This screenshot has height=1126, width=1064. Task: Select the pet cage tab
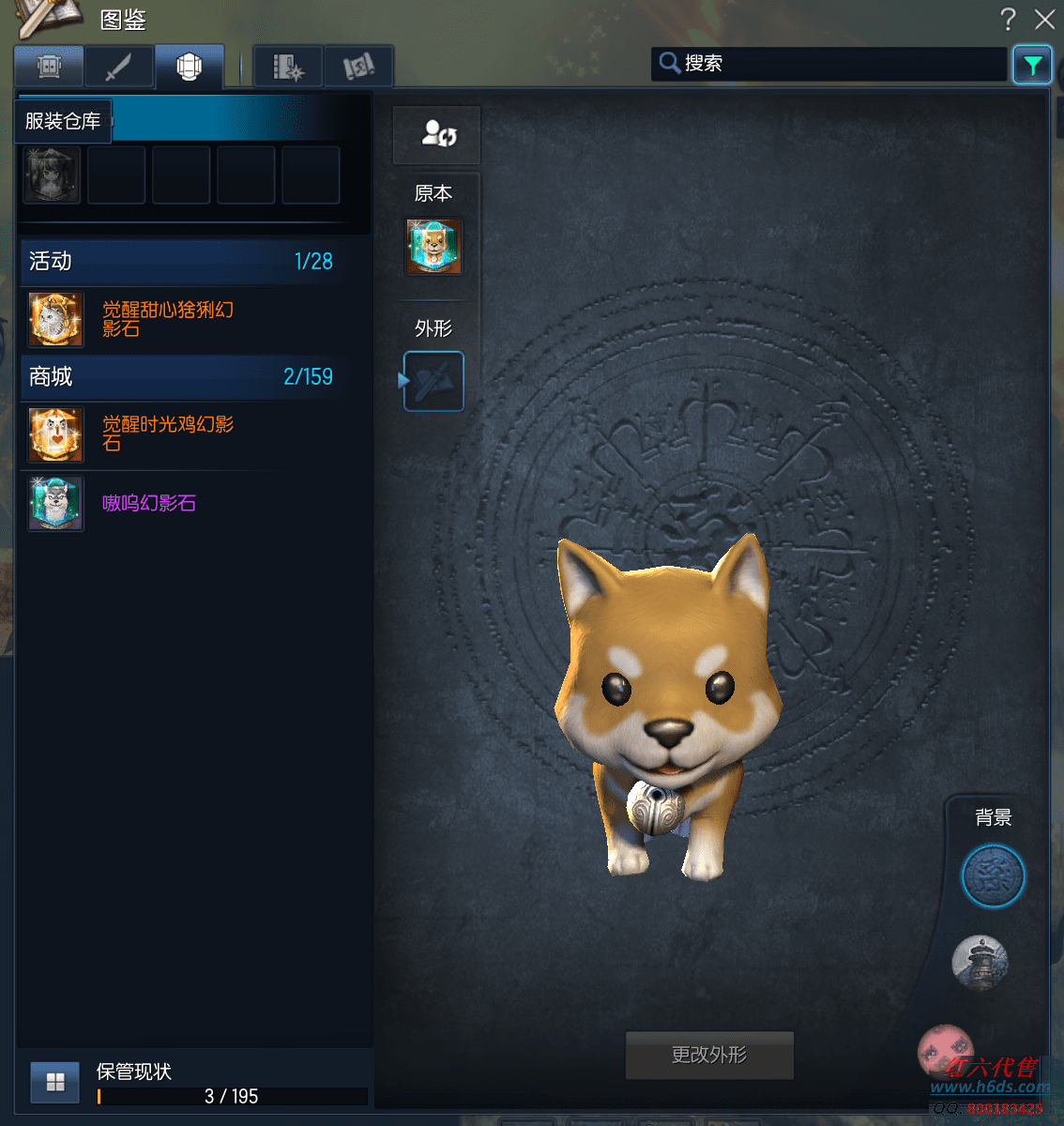pyautogui.click(x=190, y=68)
